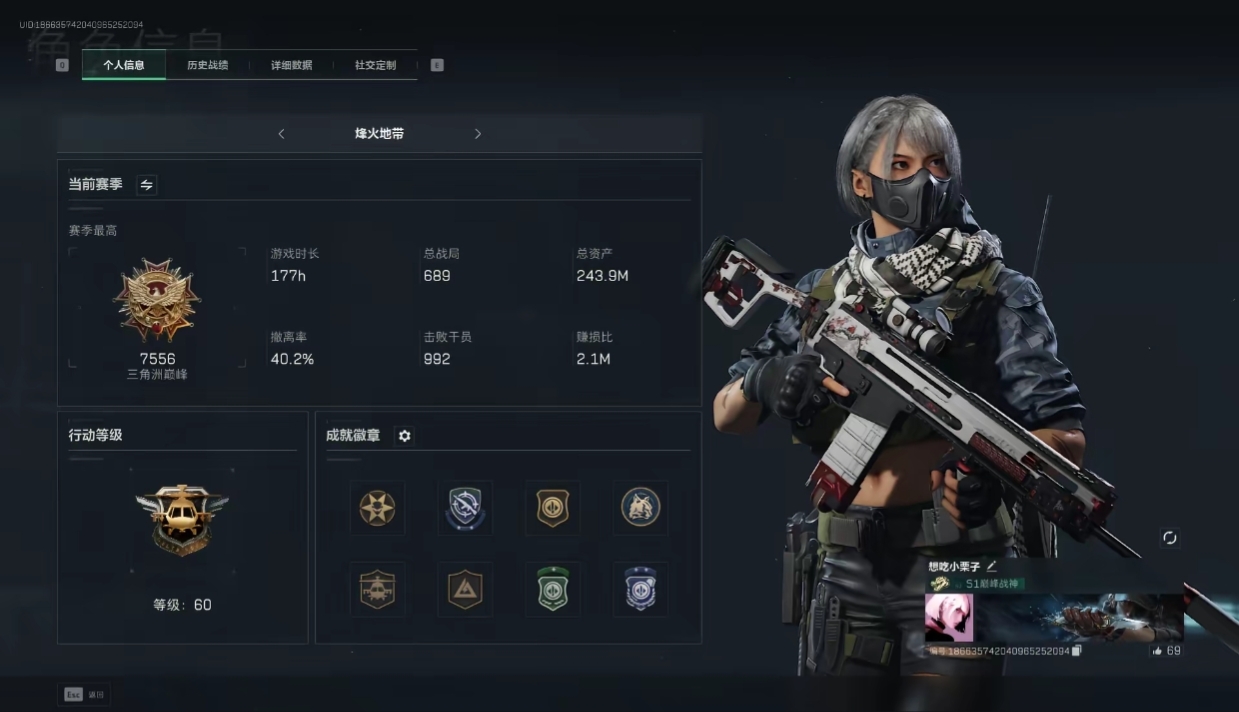Select the 社交定制 tab
Viewport: 1239px width, 712px height.
pyautogui.click(x=375, y=65)
